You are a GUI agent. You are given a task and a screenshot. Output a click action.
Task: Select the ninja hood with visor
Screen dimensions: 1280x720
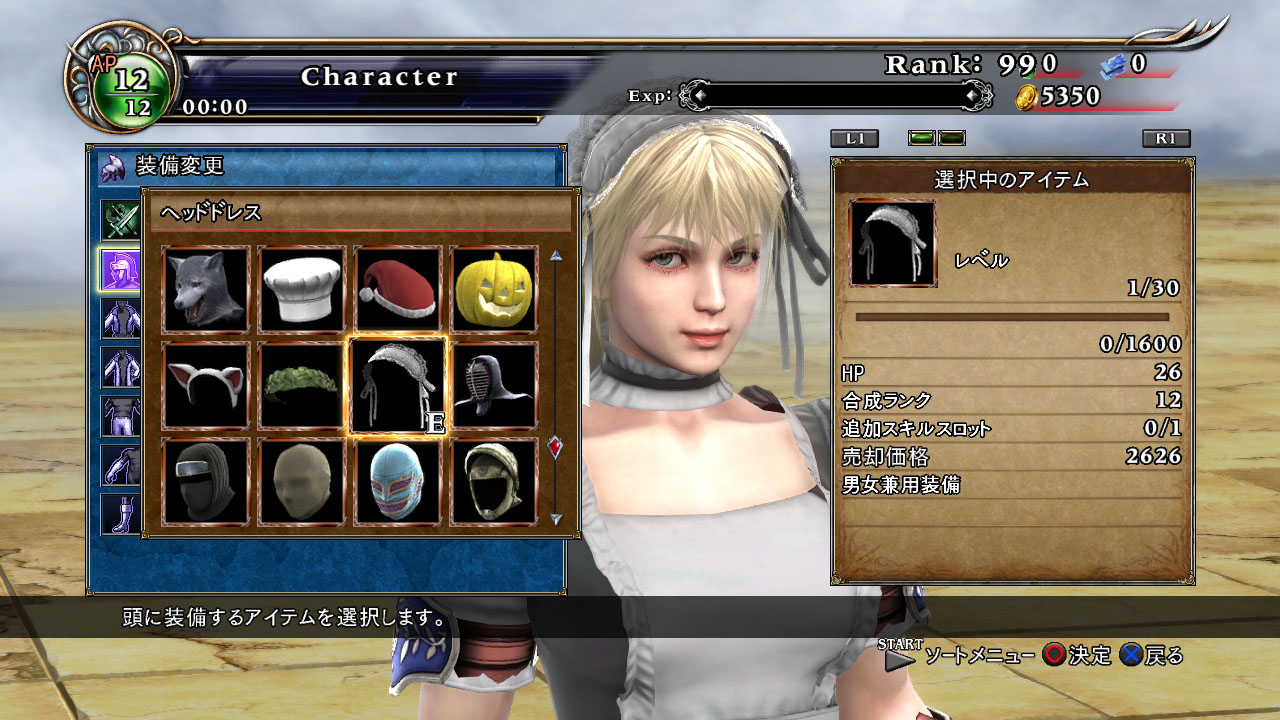pyautogui.click(x=206, y=482)
